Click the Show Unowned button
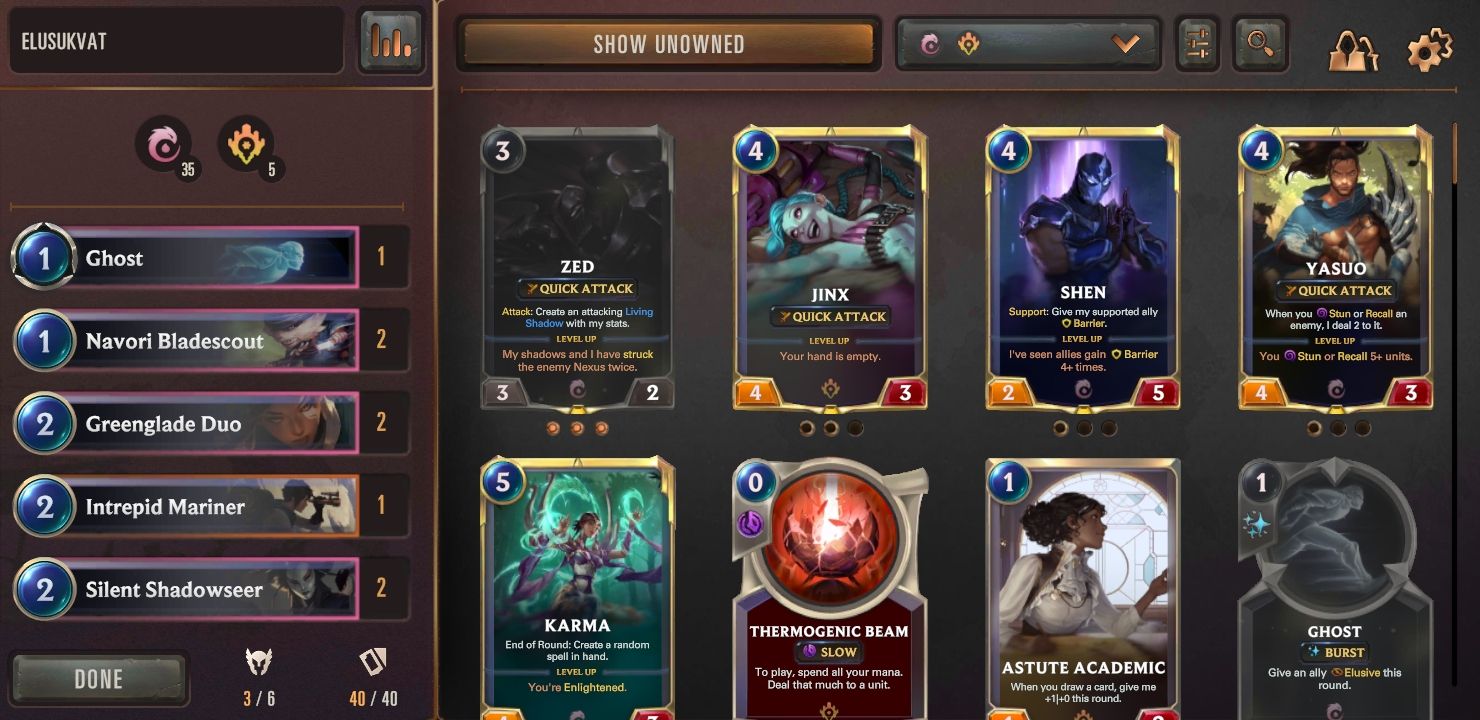Viewport: 1480px width, 720px height. click(668, 44)
